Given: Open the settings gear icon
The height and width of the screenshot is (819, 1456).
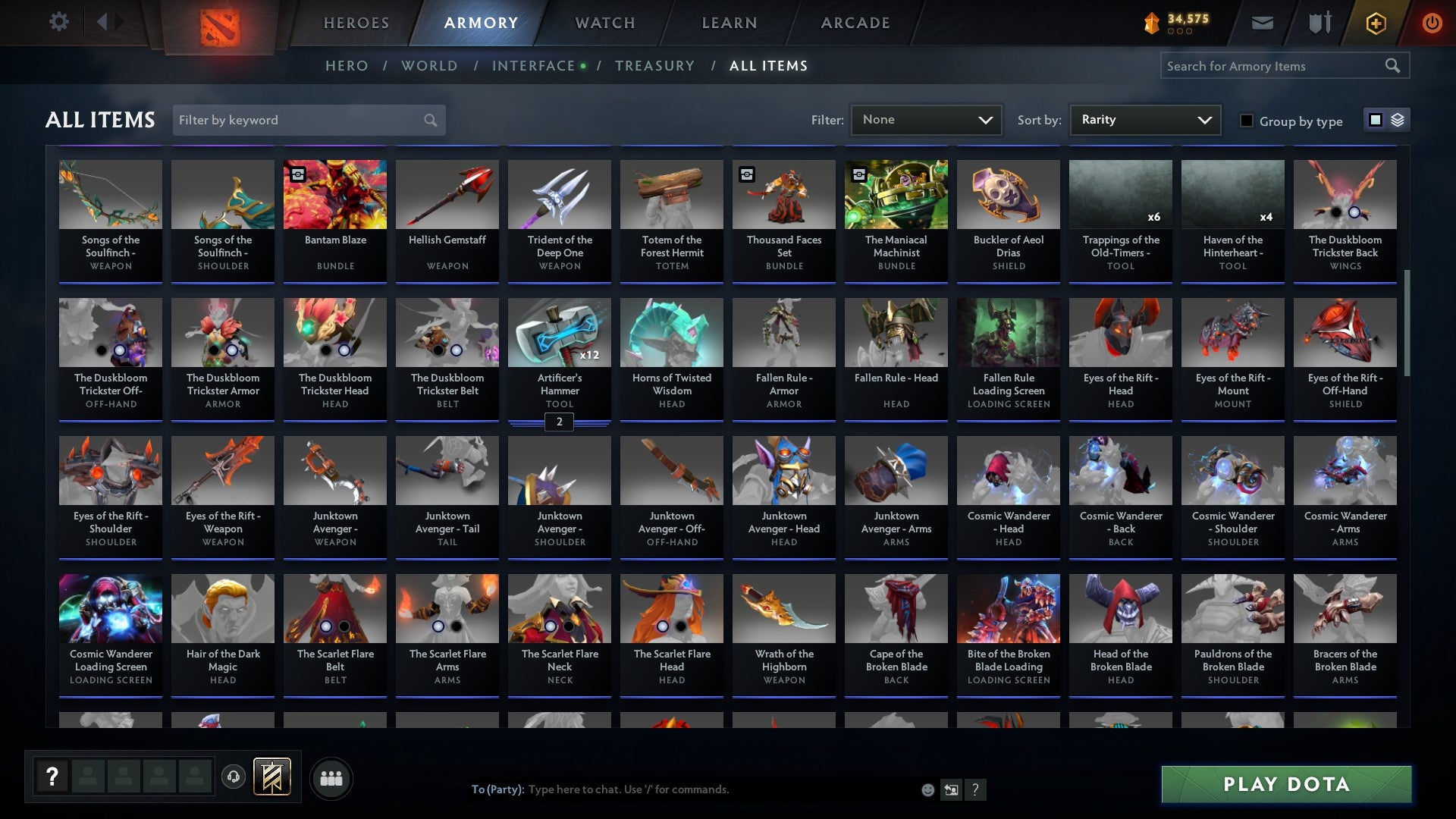Looking at the screenshot, I should click(58, 22).
